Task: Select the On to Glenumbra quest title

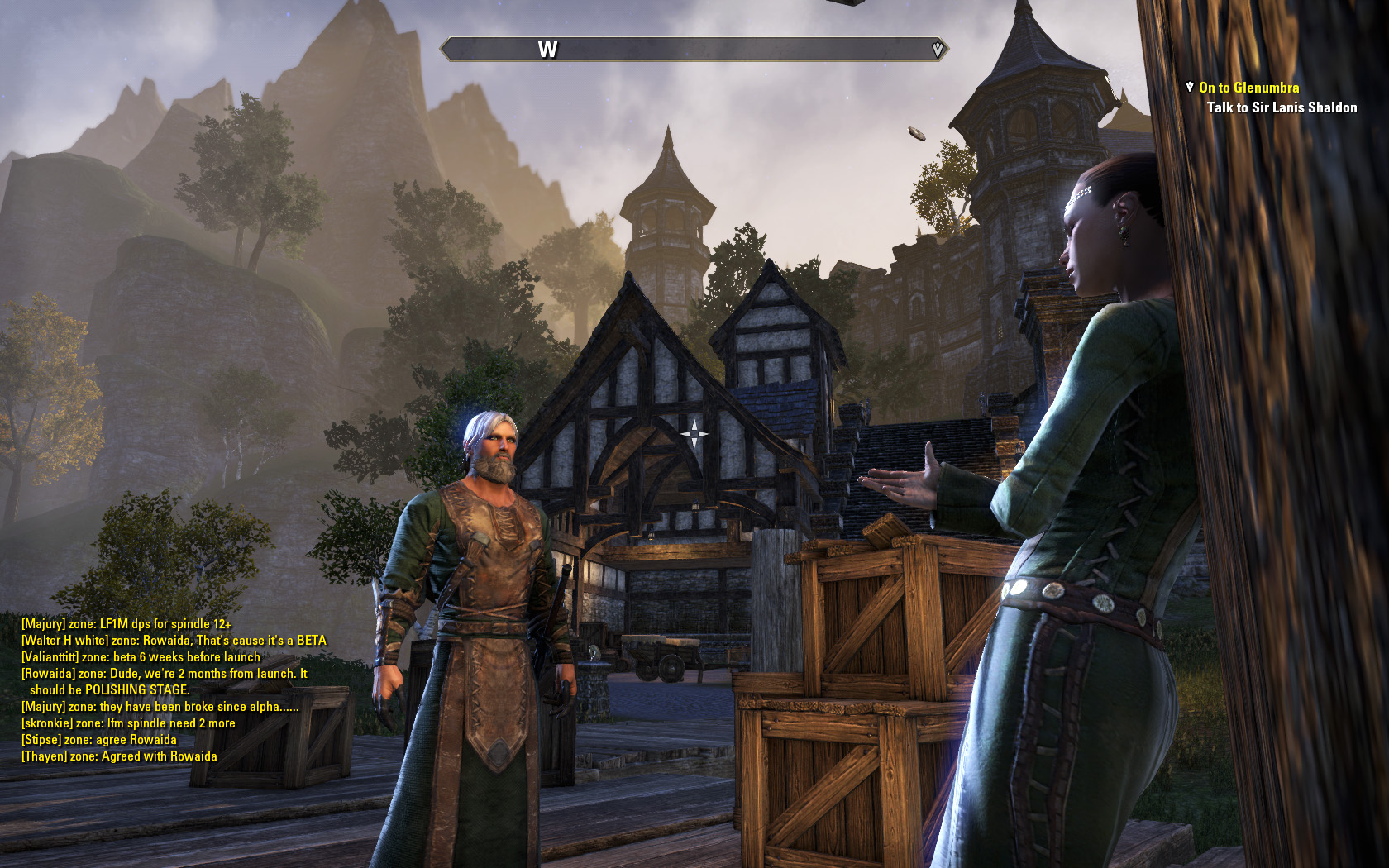Action: pyautogui.click(x=1248, y=88)
